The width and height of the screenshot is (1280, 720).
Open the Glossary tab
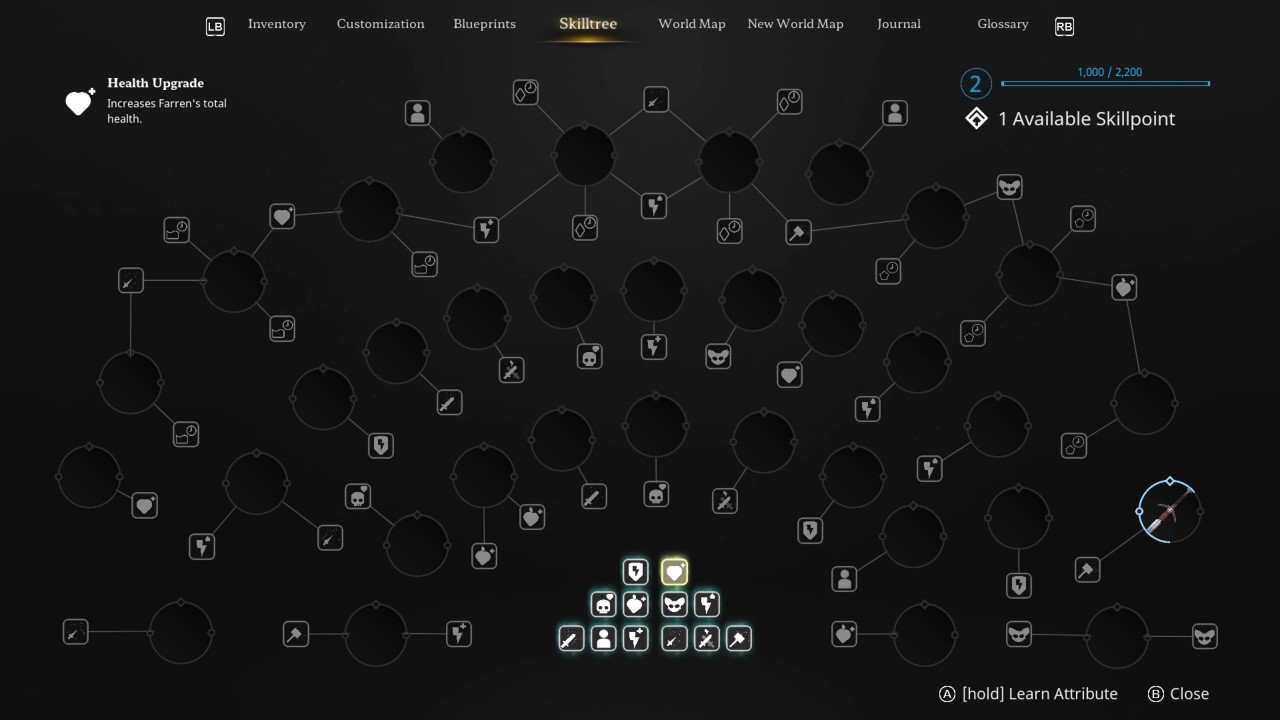click(1002, 24)
